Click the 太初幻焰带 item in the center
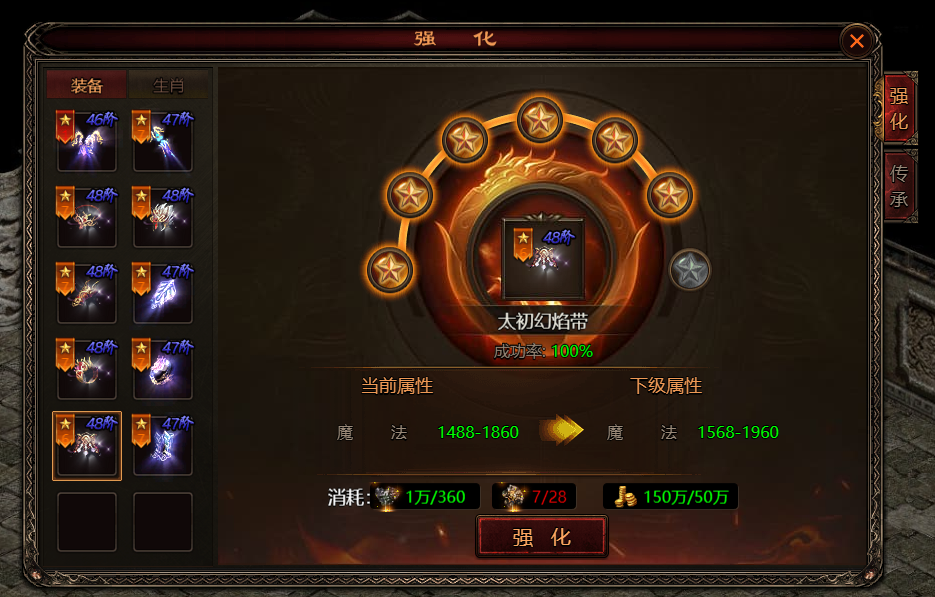Image resolution: width=935 pixels, height=597 pixels. (543, 259)
